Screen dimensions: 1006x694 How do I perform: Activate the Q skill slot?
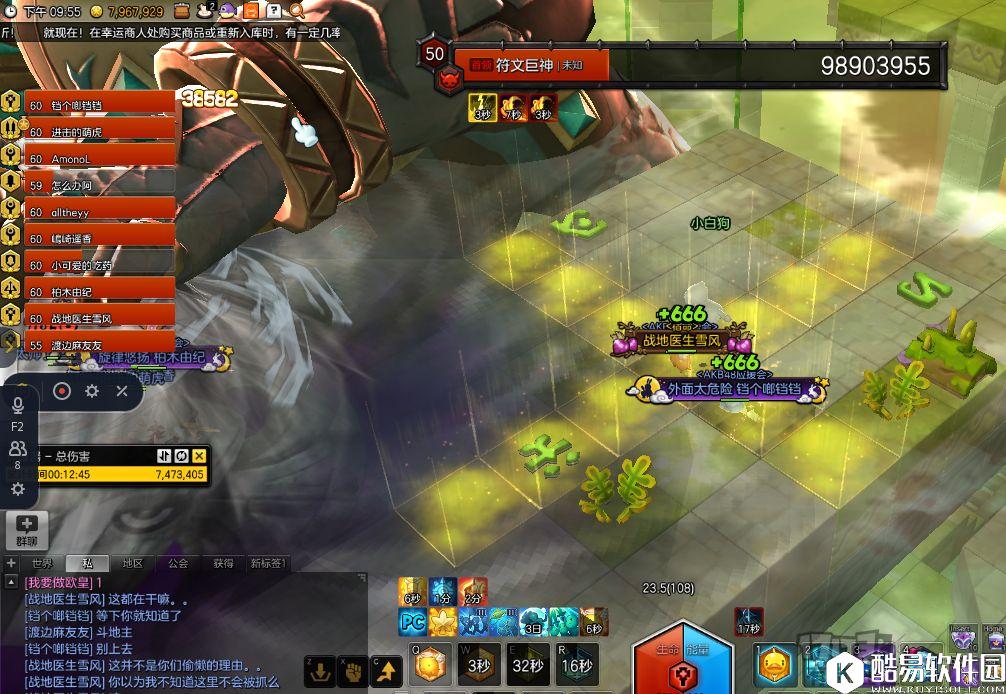[x=430, y=664]
